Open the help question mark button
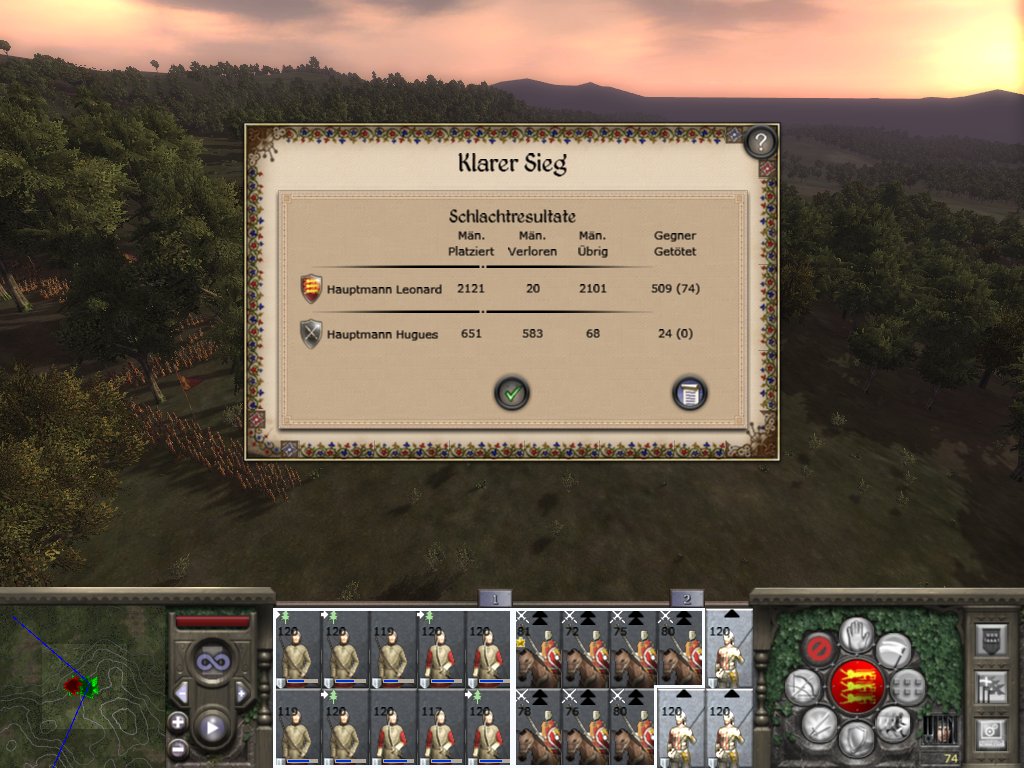 coord(761,142)
